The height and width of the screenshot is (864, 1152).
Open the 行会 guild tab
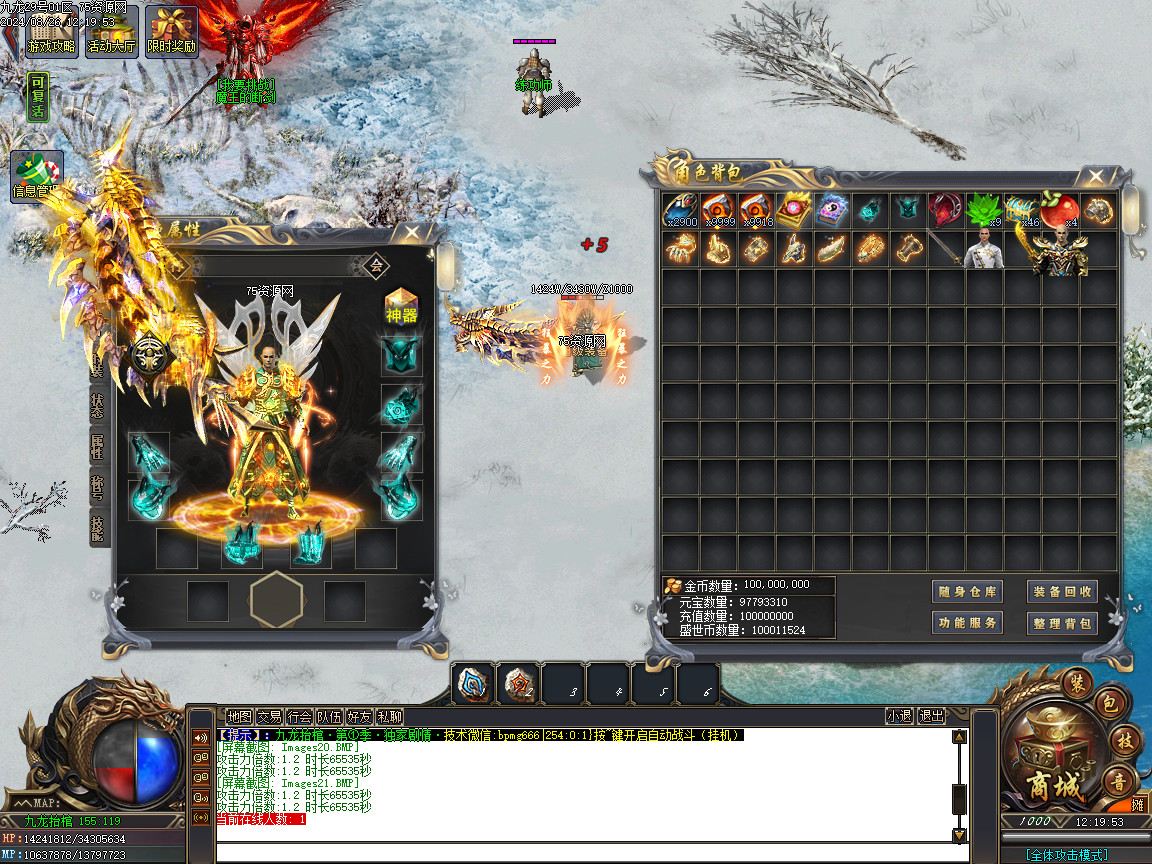coord(299,716)
